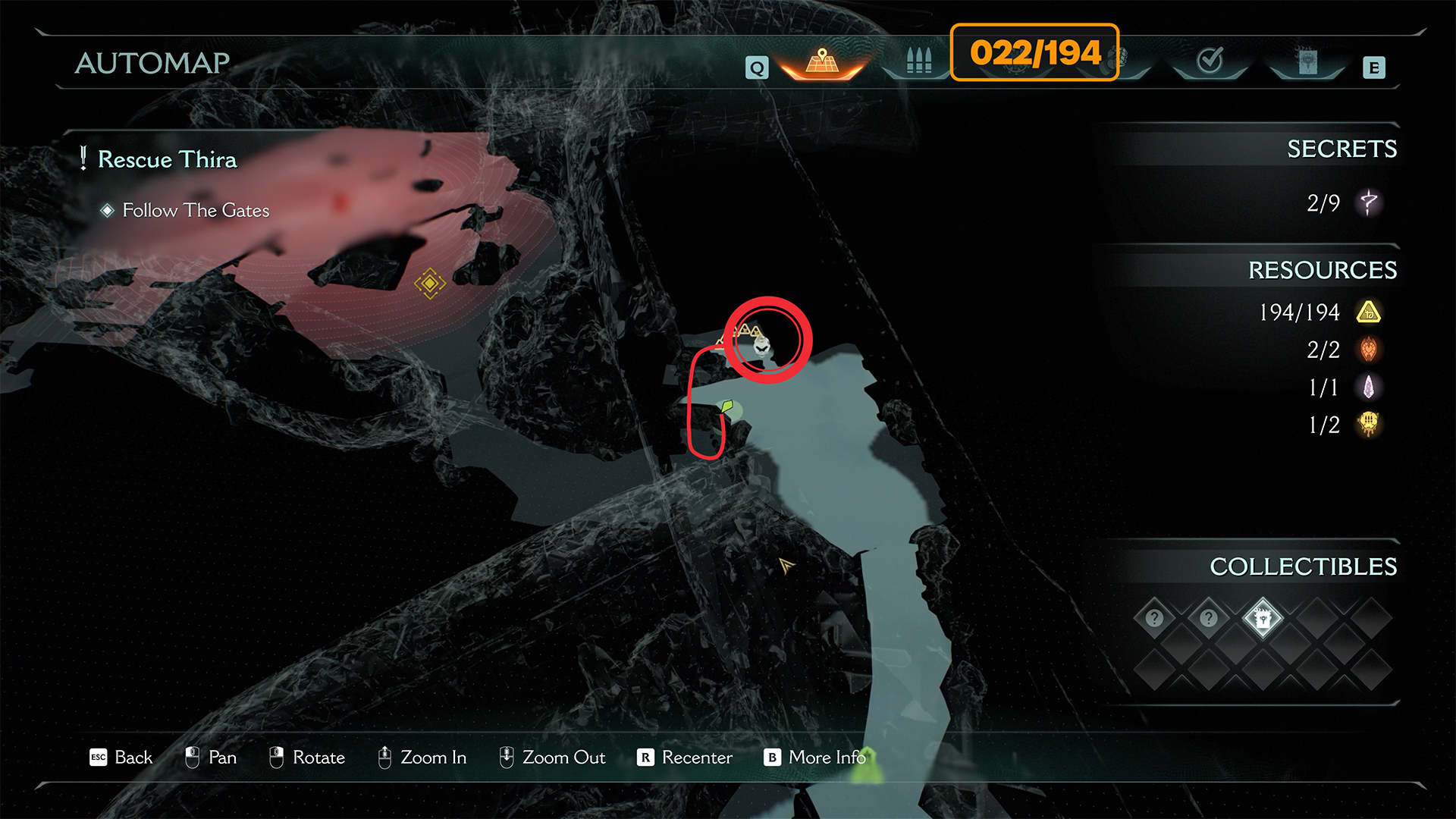
Task: Open the checkmark challenges tab
Action: point(1210,60)
